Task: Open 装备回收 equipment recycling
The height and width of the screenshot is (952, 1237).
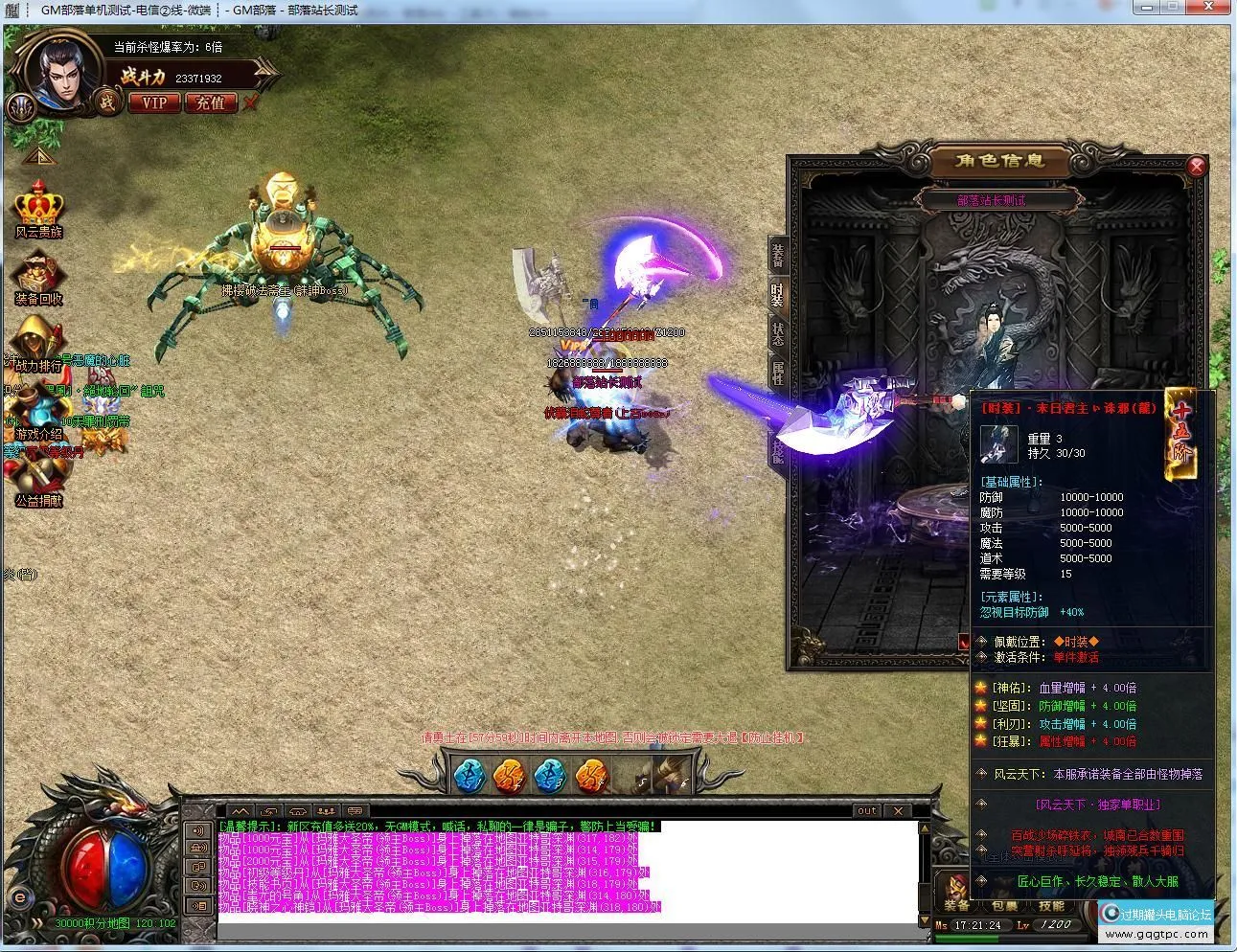Action: point(38,277)
